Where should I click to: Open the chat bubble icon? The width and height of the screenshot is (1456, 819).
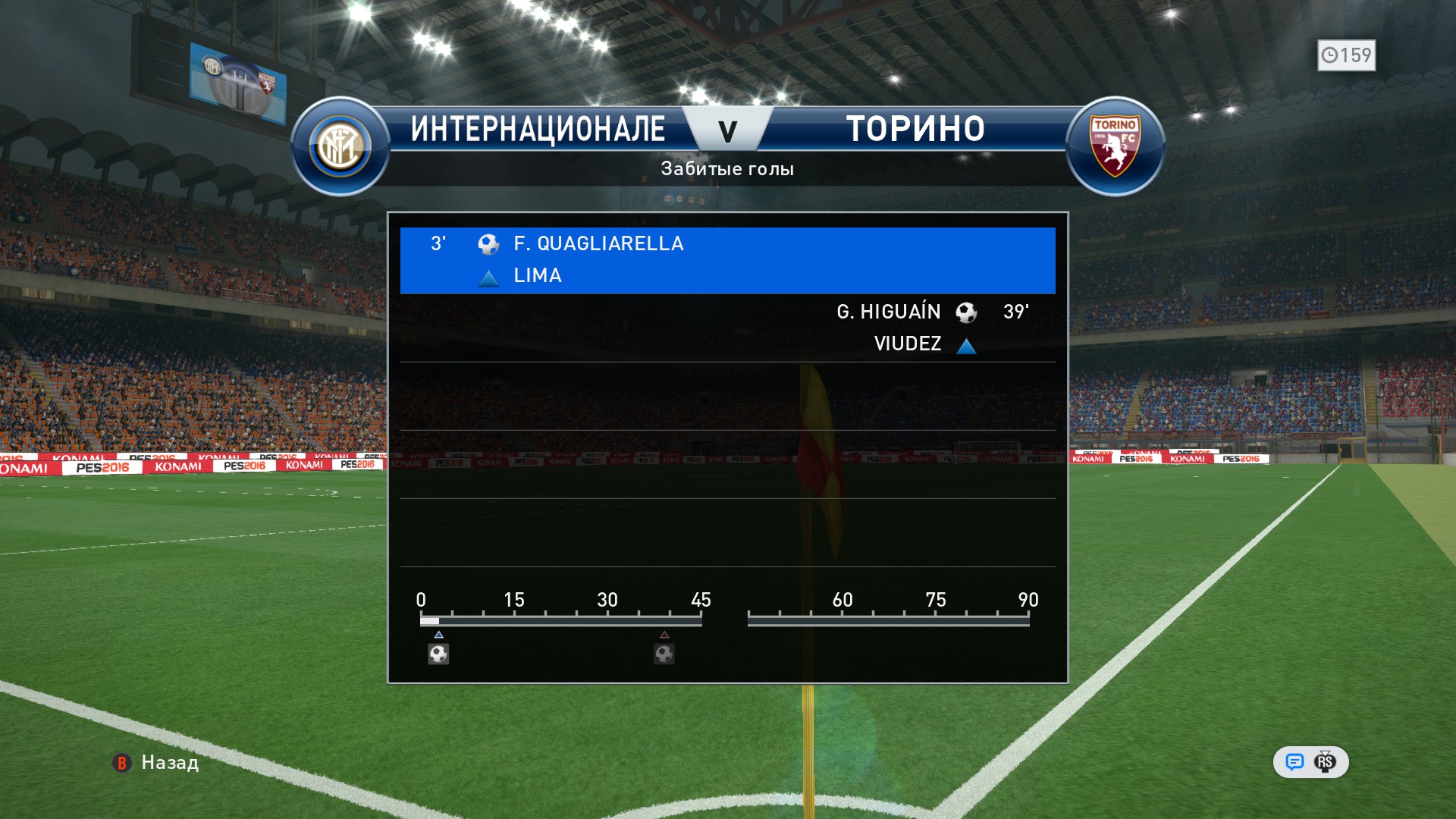point(1294,762)
